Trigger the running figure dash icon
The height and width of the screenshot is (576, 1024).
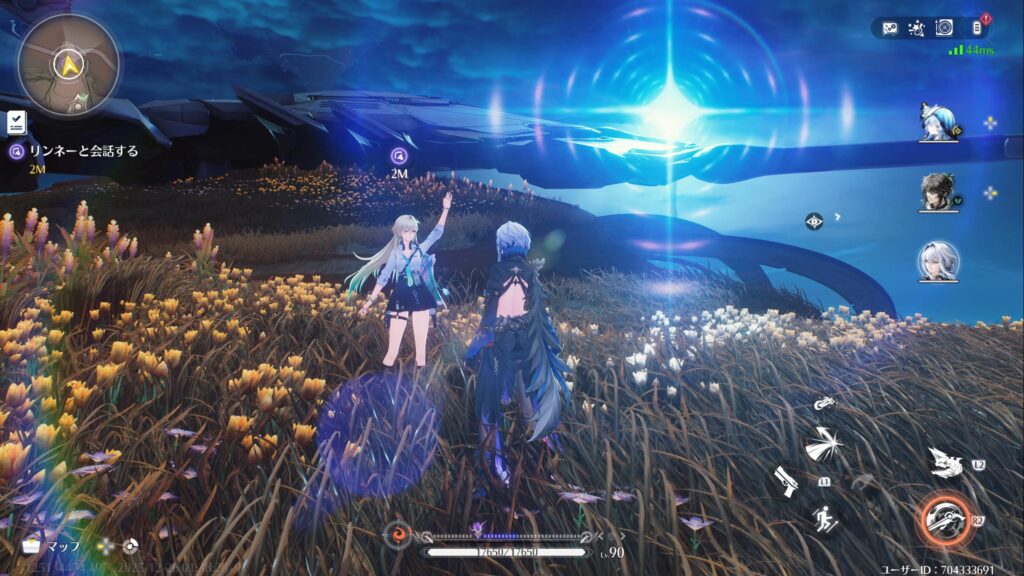824,520
